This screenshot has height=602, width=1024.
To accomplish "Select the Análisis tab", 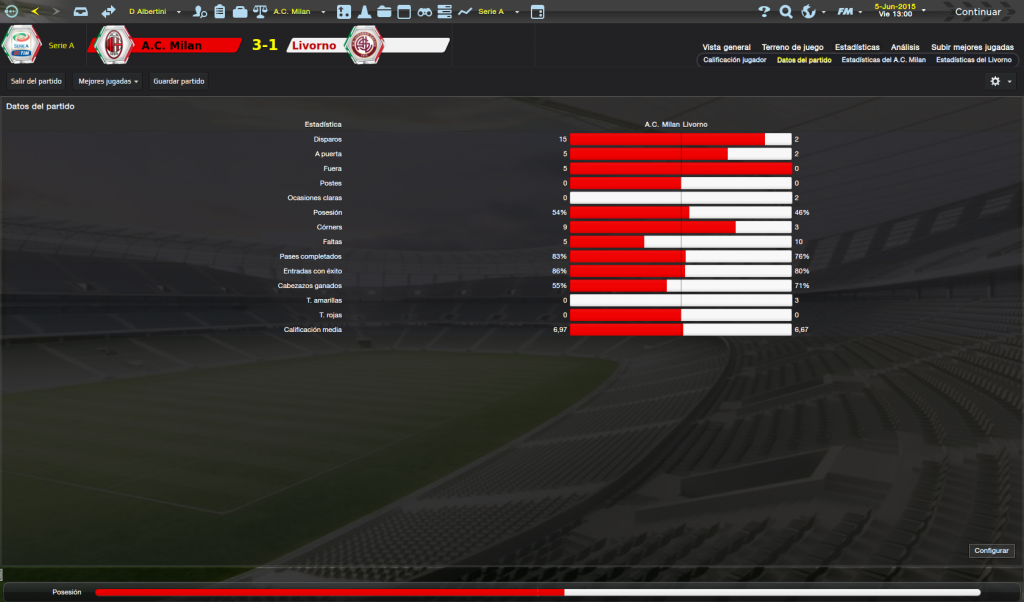I will pos(905,47).
